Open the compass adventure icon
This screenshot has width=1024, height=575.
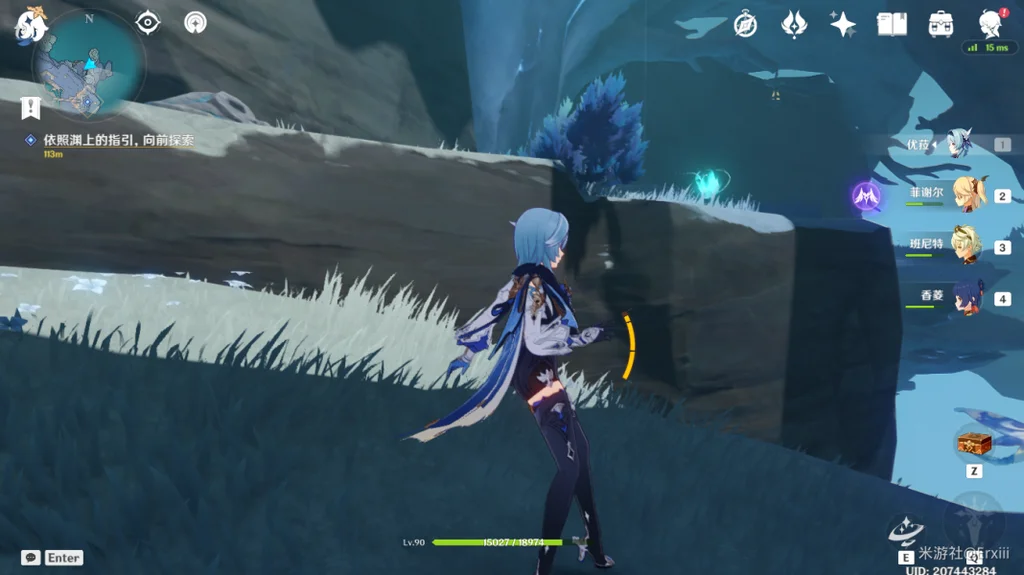[745, 24]
